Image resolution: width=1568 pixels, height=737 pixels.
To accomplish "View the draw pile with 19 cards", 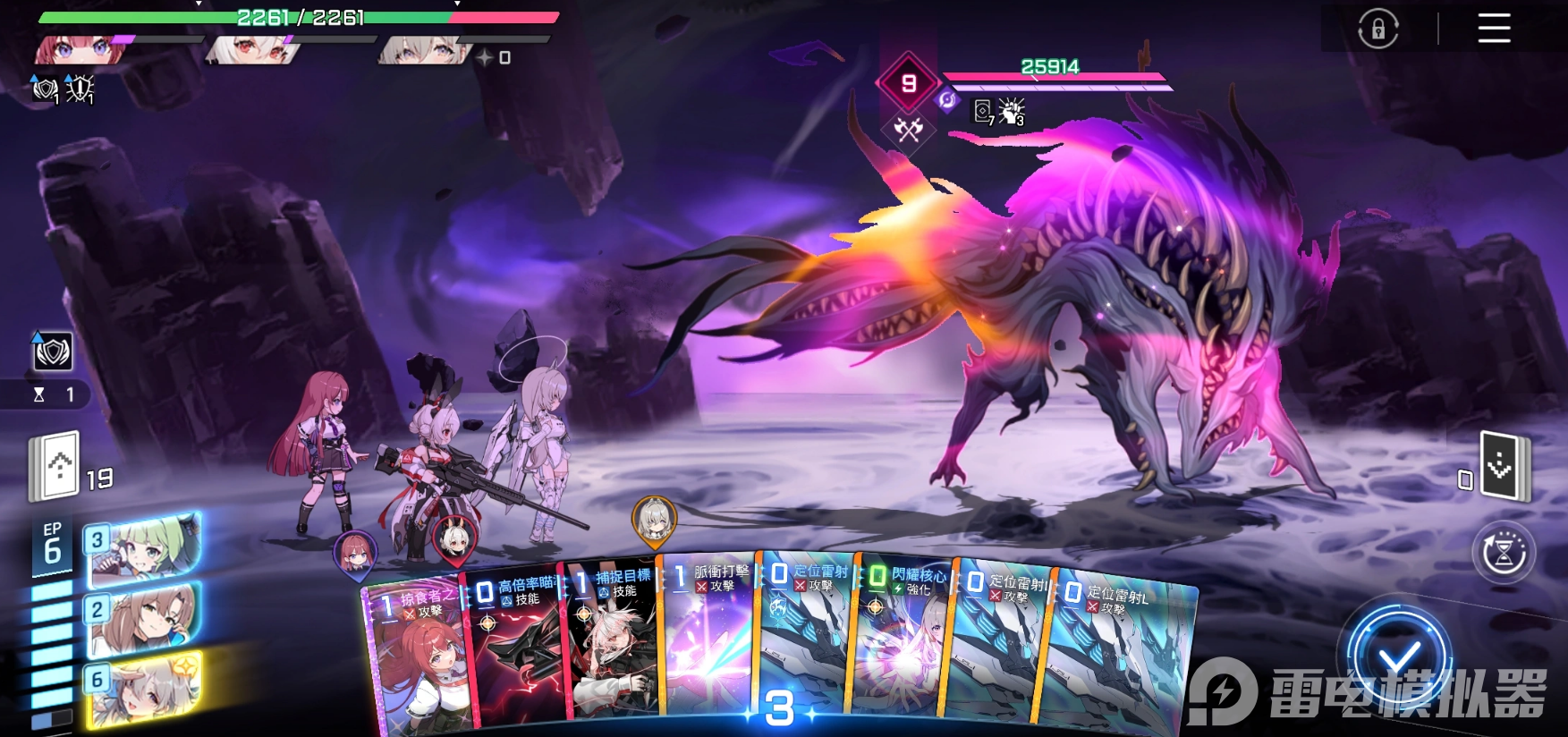I will click(x=59, y=465).
